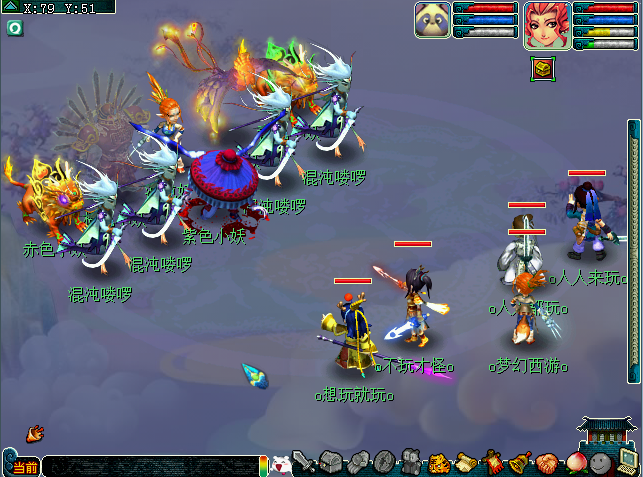Viewport: 643px width, 477px height.
Task: Click the peach icon
Action: pyautogui.click(x=573, y=462)
